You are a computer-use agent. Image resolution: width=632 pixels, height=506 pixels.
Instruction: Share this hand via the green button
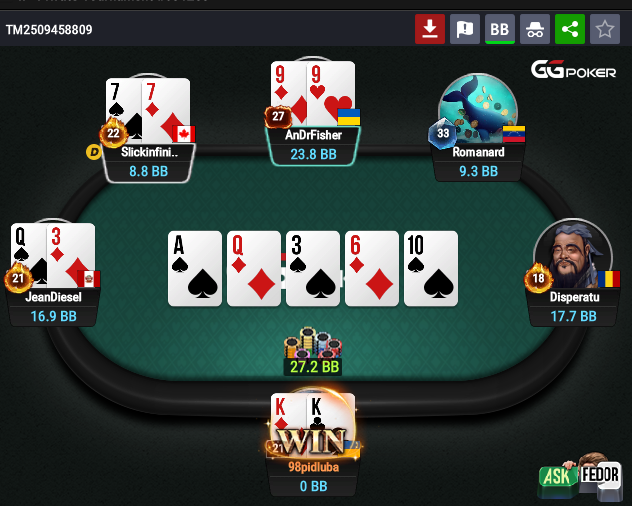click(x=570, y=29)
